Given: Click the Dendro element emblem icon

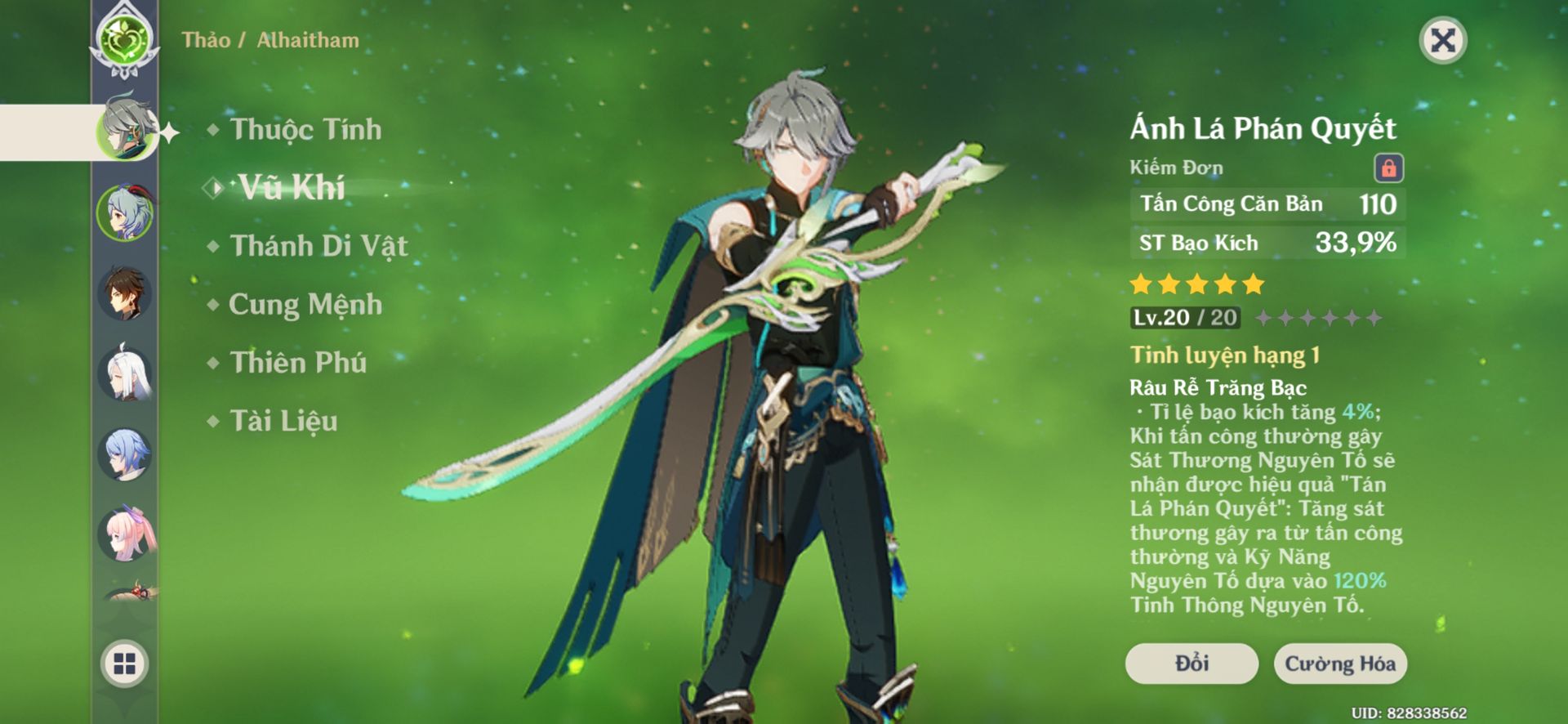Looking at the screenshot, I should click(x=124, y=38).
